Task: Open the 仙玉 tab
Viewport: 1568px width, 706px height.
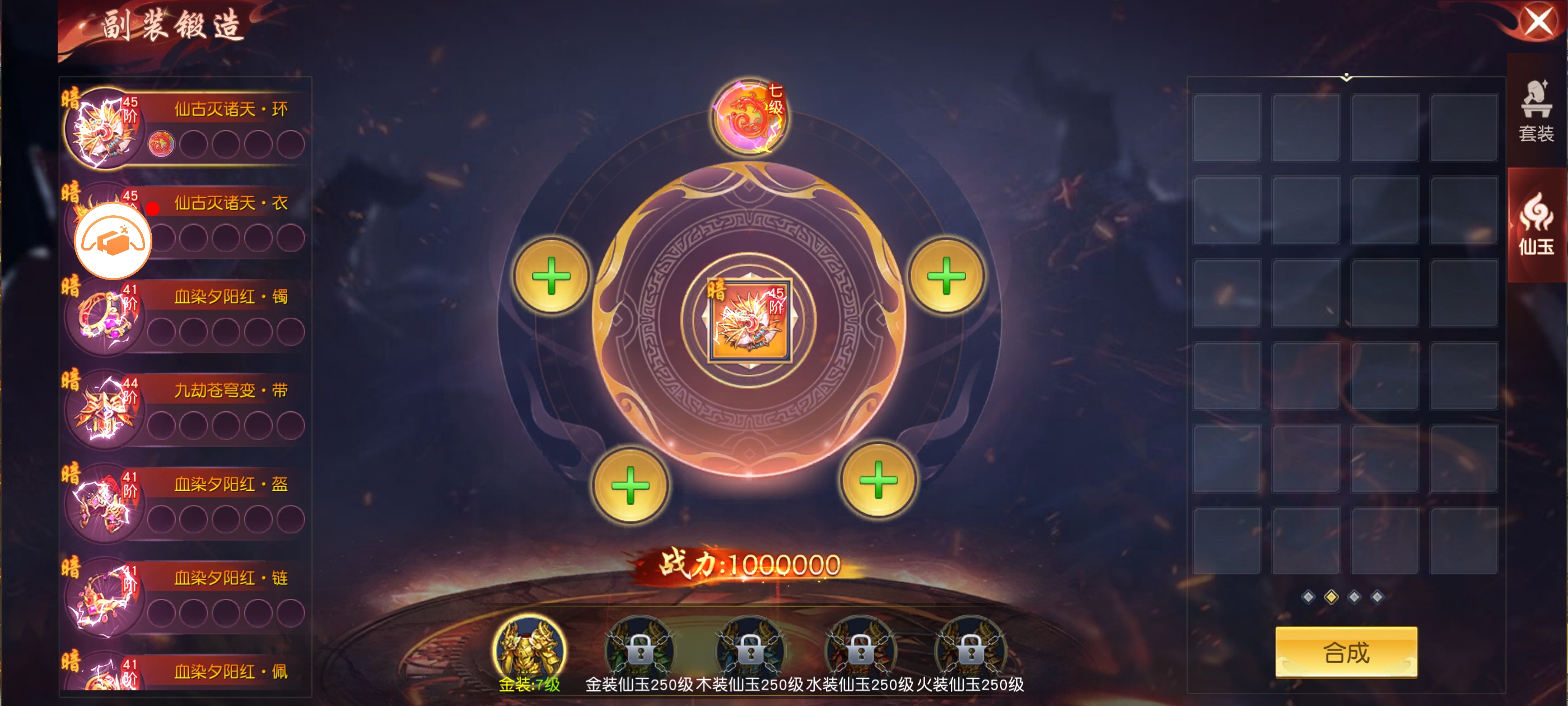Action: click(x=1536, y=224)
